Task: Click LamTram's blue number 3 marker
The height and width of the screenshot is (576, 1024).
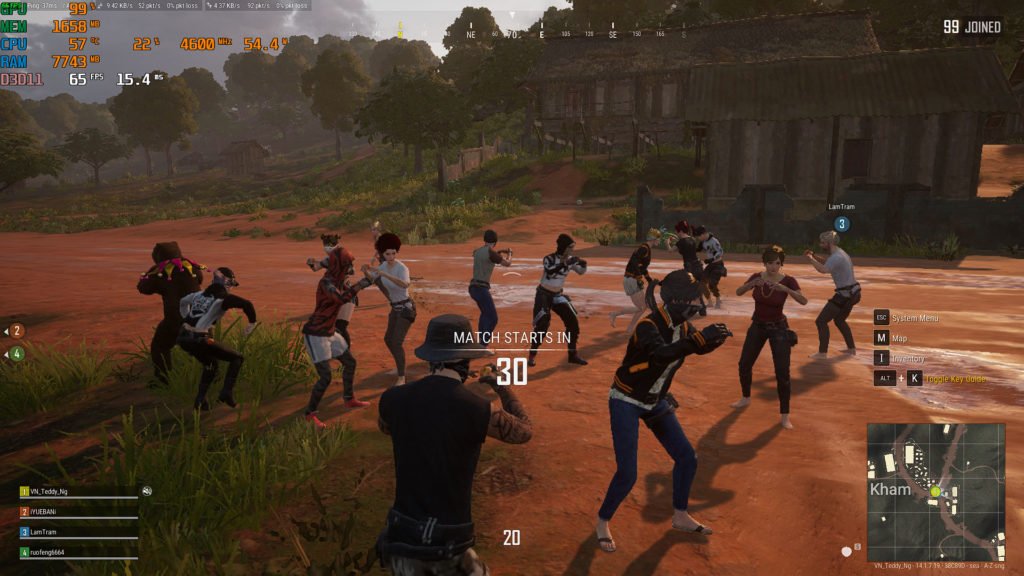Action: 842,224
